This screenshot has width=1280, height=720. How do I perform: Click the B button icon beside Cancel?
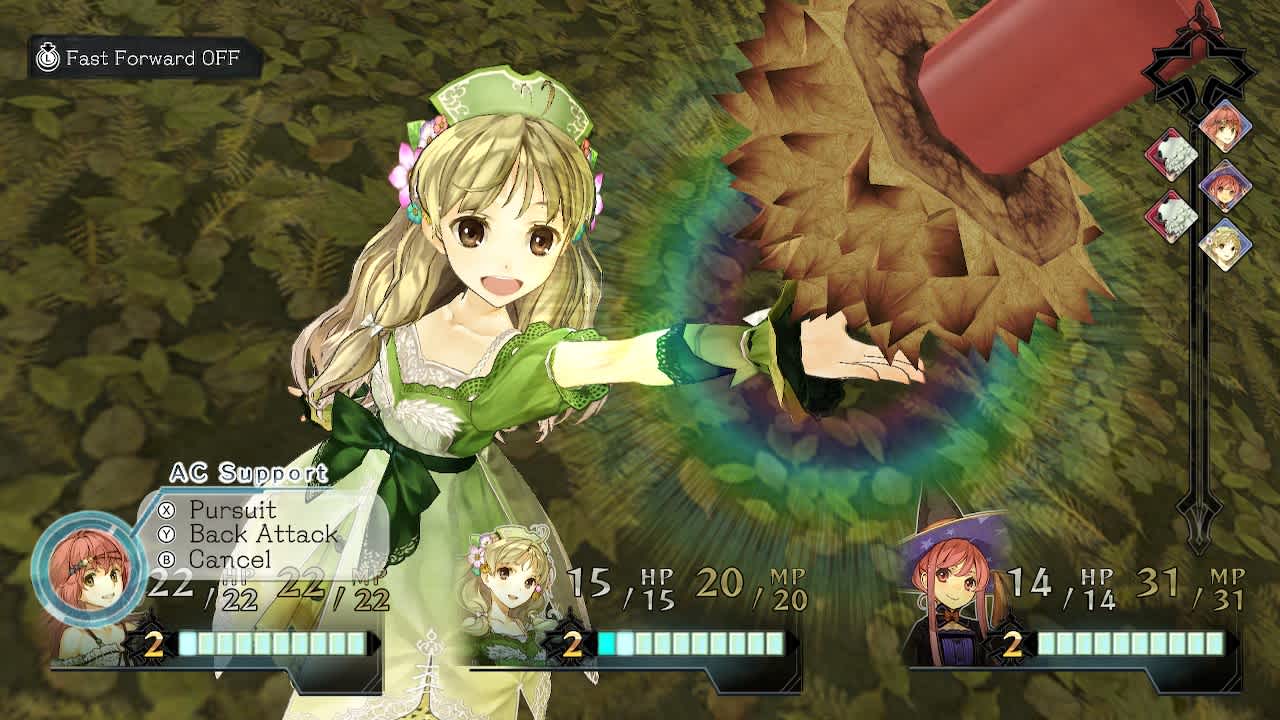(166, 561)
